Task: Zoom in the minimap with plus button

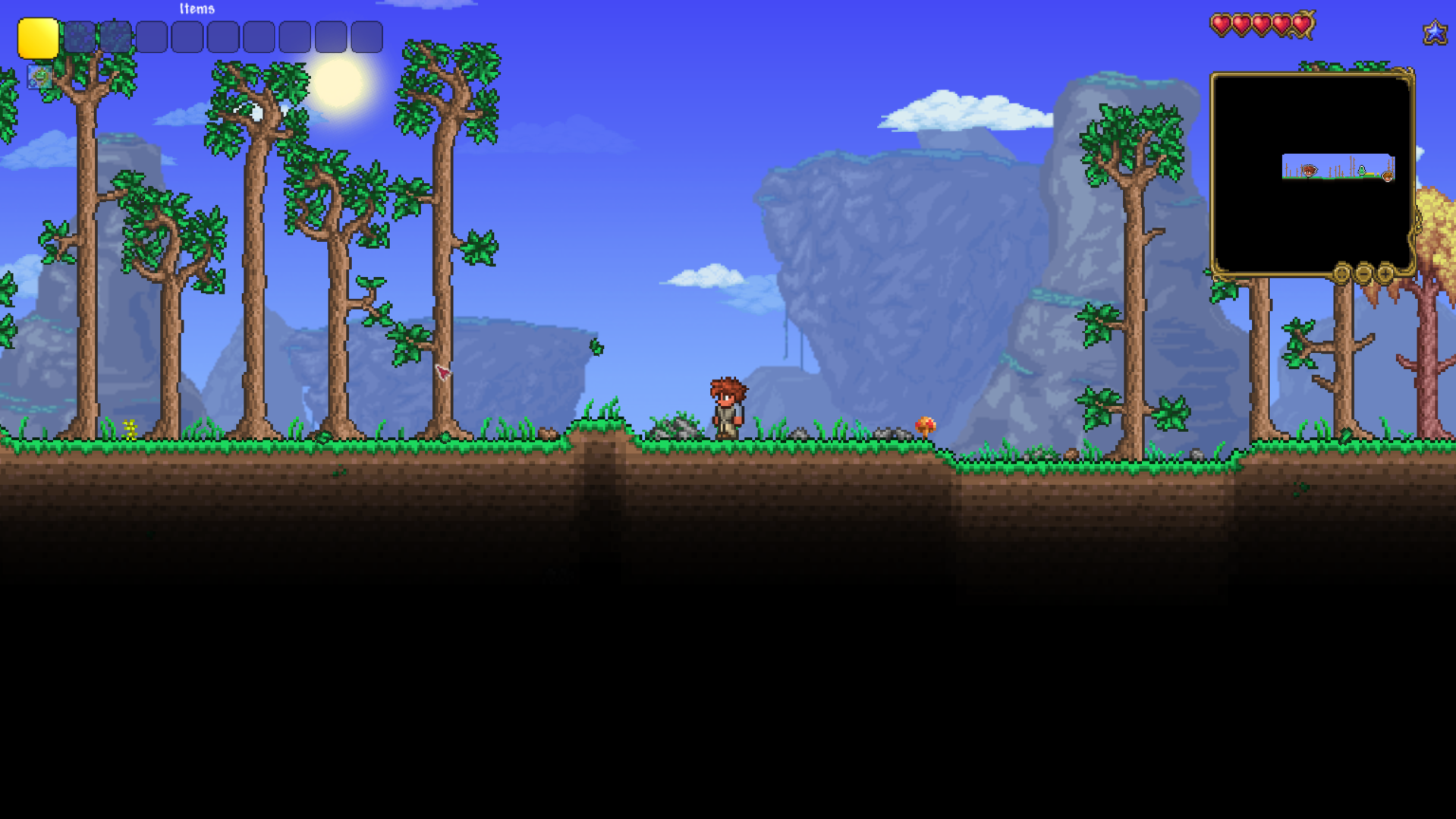Action: 1385,273
